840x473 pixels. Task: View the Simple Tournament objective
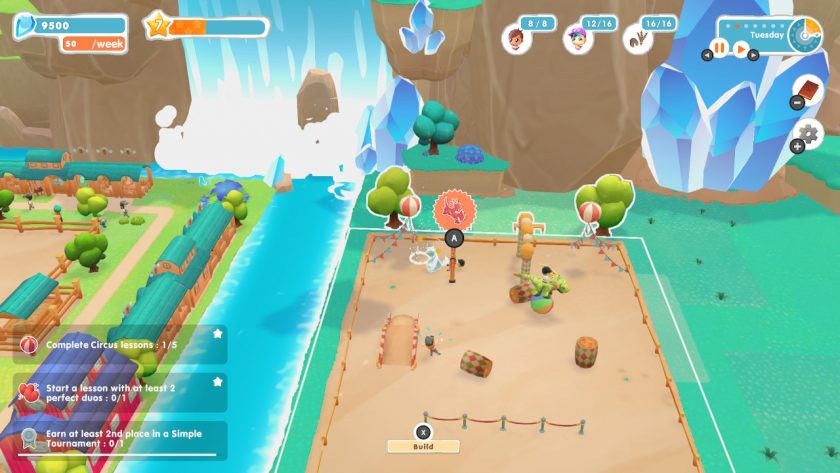pyautogui.click(x=120, y=438)
